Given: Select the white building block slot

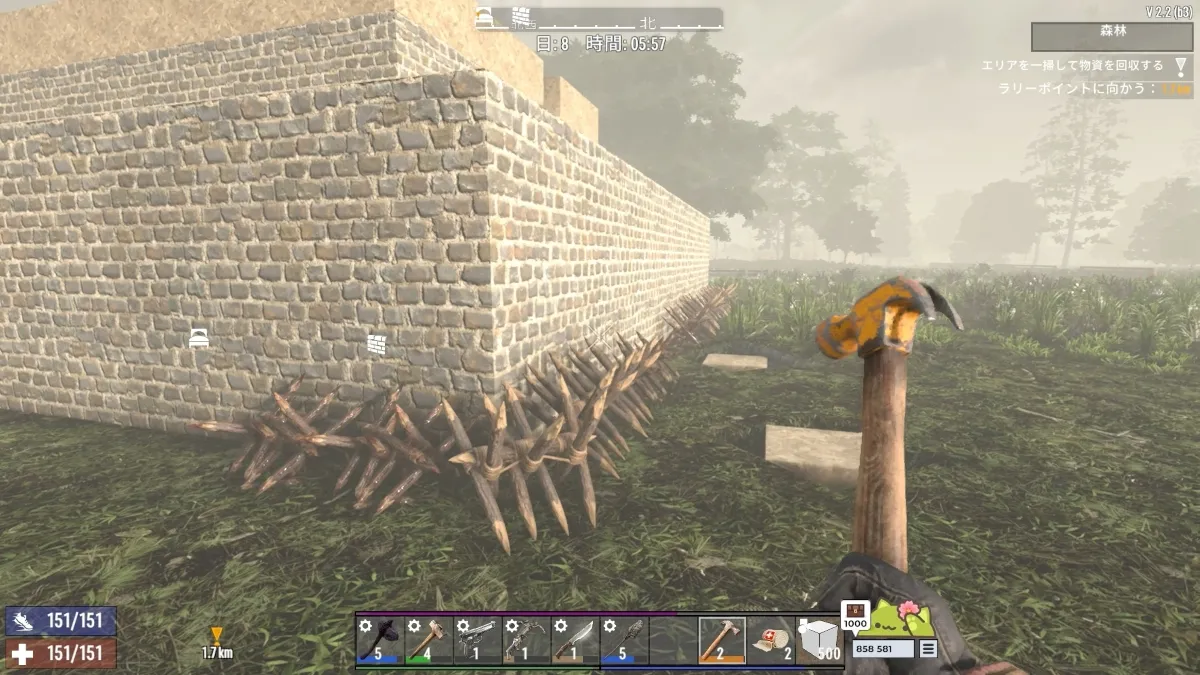Looking at the screenshot, I should (820, 640).
